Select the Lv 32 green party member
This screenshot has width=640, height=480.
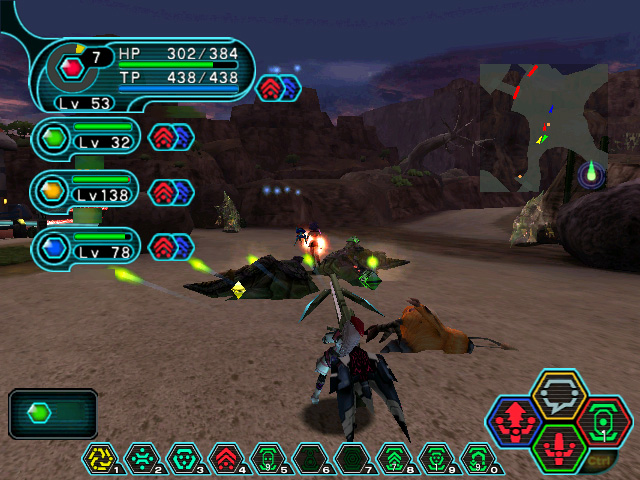[x=85, y=137]
